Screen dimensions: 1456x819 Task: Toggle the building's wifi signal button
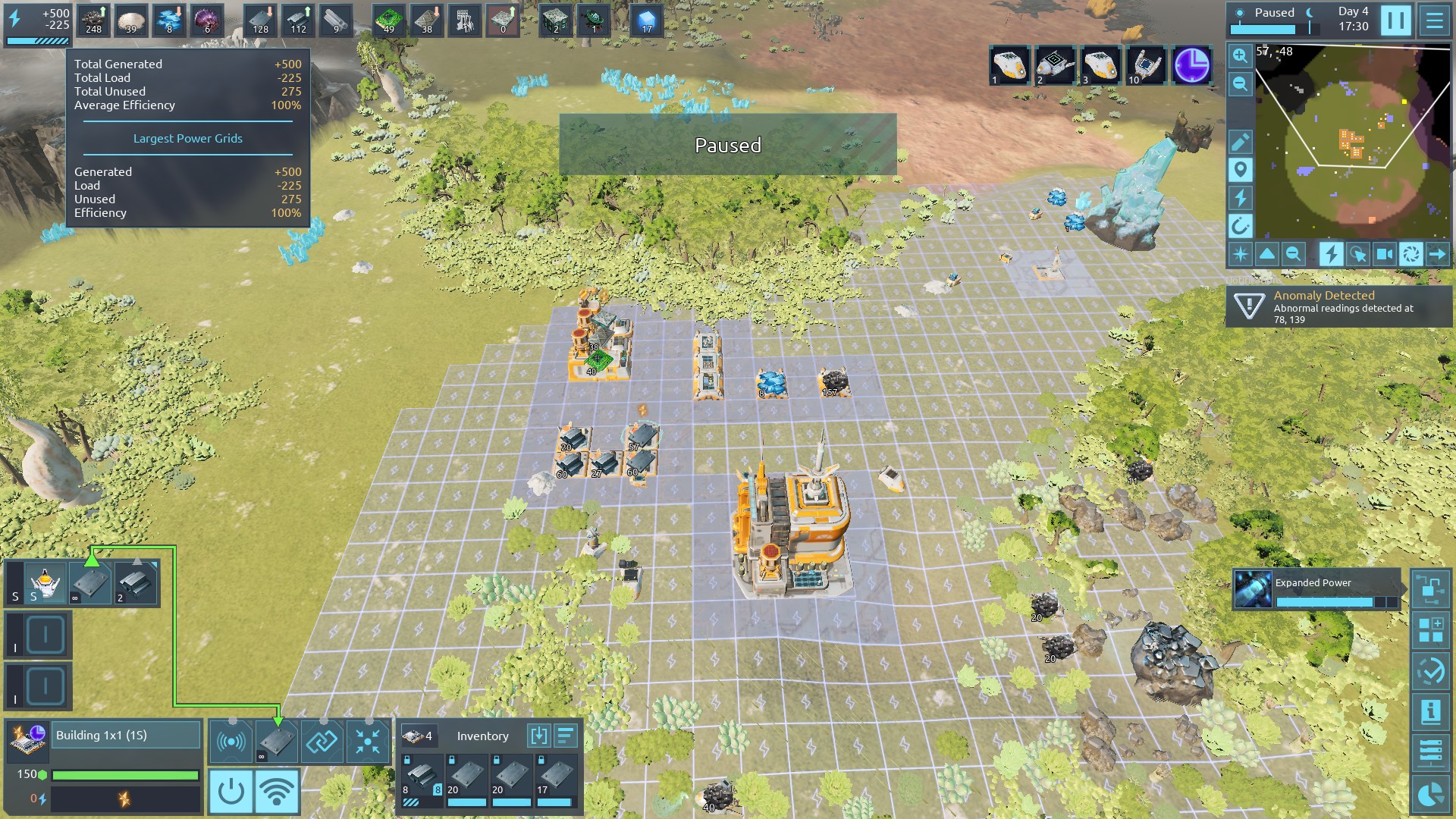279,790
